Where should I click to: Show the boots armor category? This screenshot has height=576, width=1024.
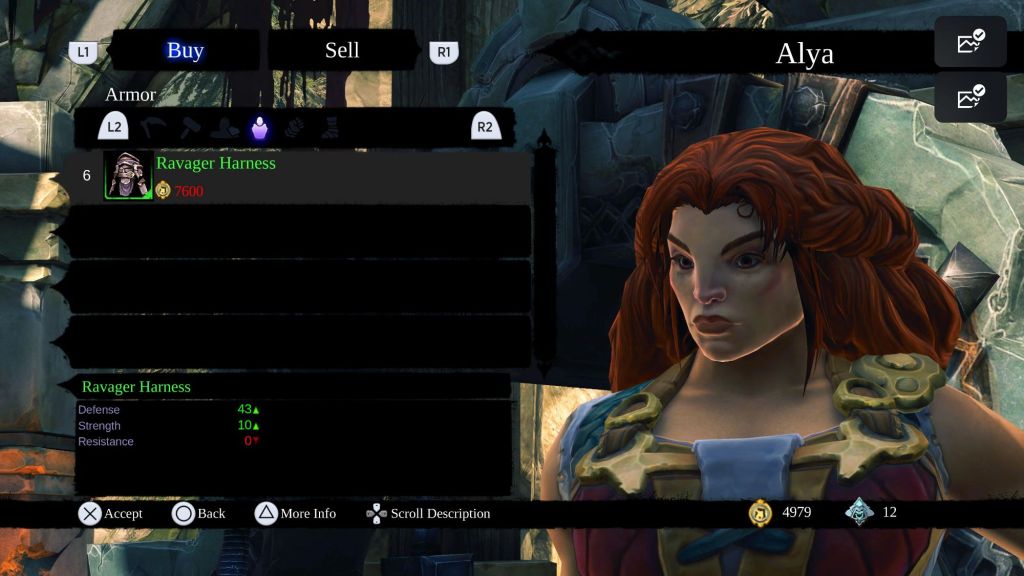coord(329,128)
